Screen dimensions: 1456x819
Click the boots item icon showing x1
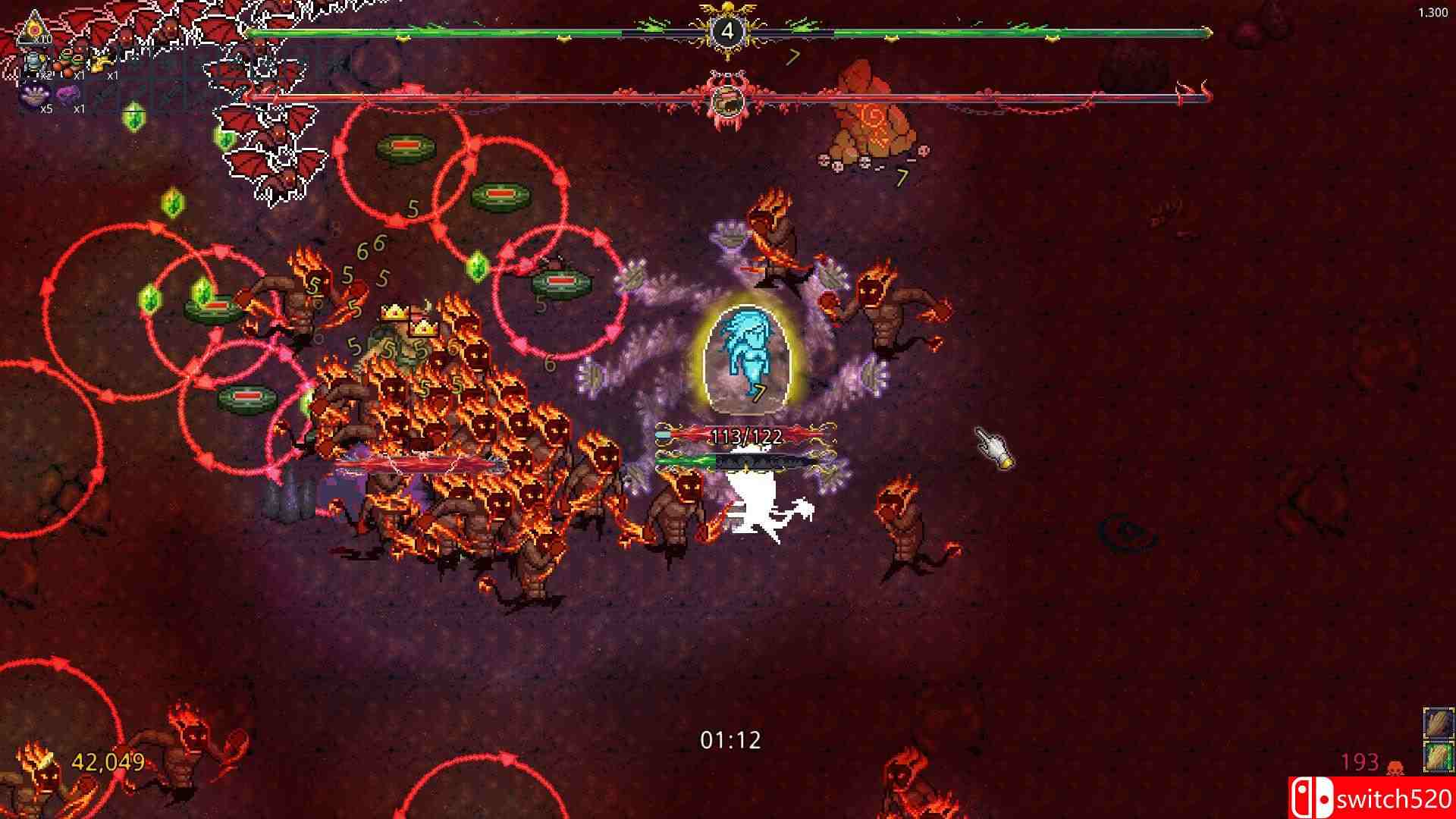tap(67, 58)
